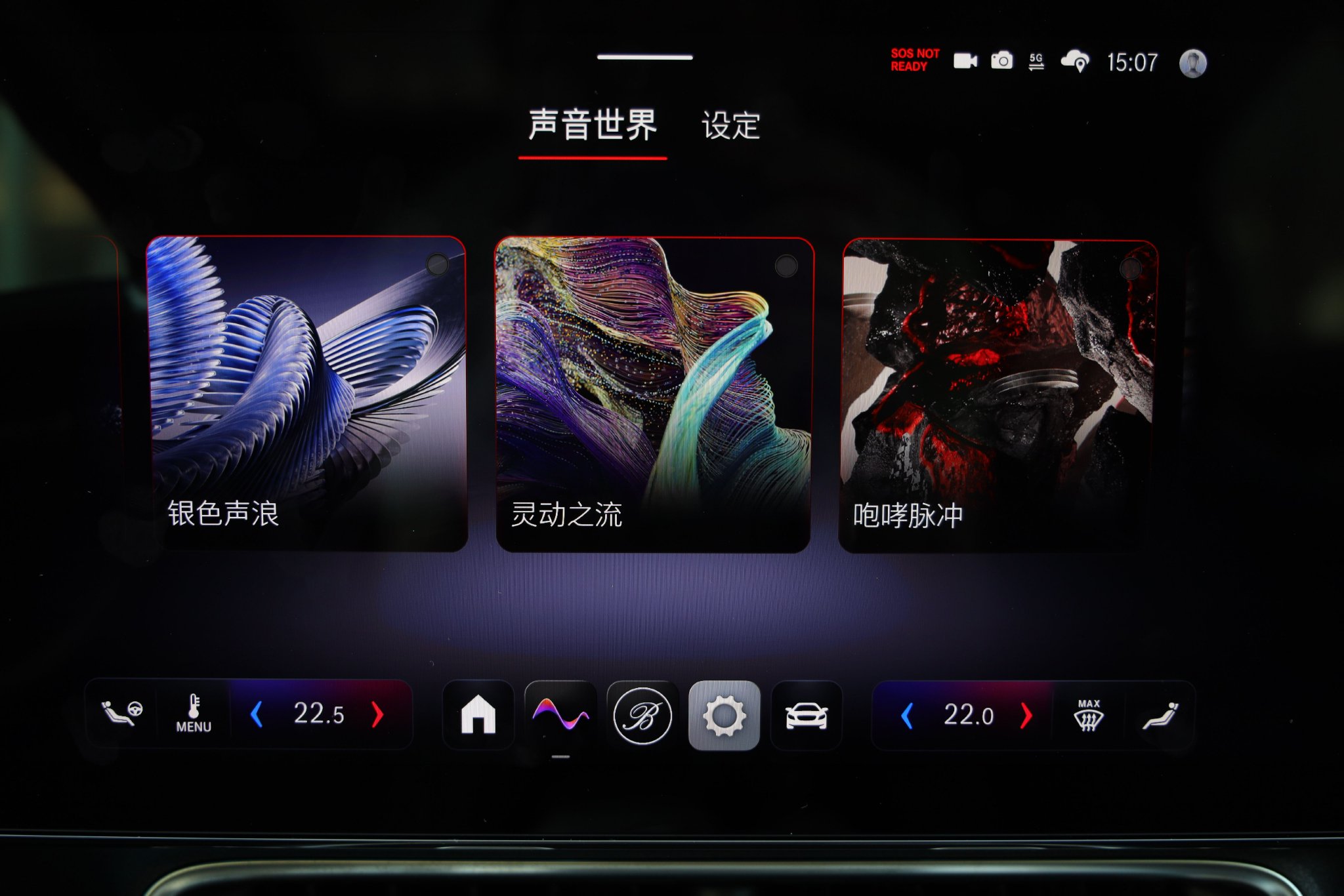Open driver seat and steering wheel settings
1344x896 pixels.
tap(121, 713)
